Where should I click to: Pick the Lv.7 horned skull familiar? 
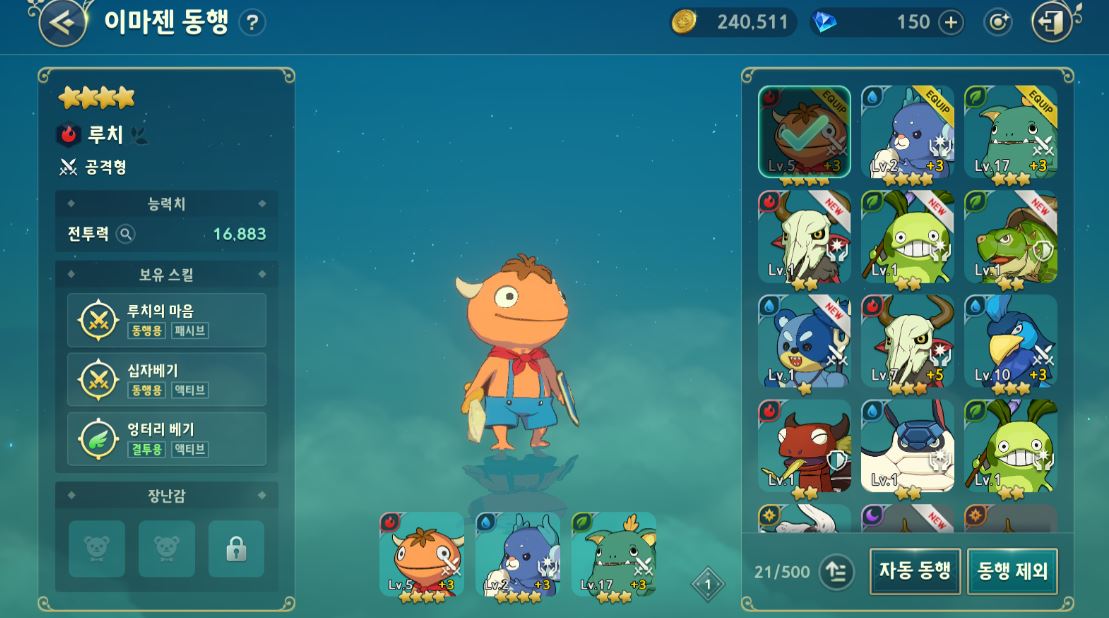907,341
